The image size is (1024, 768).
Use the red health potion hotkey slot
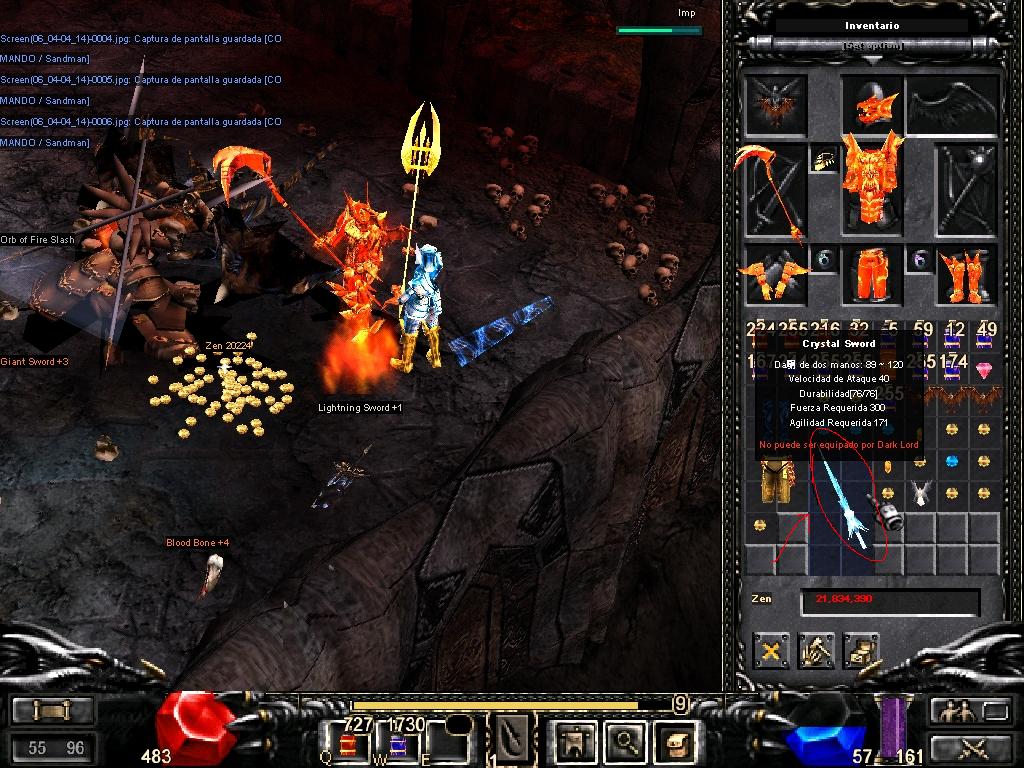(x=348, y=743)
